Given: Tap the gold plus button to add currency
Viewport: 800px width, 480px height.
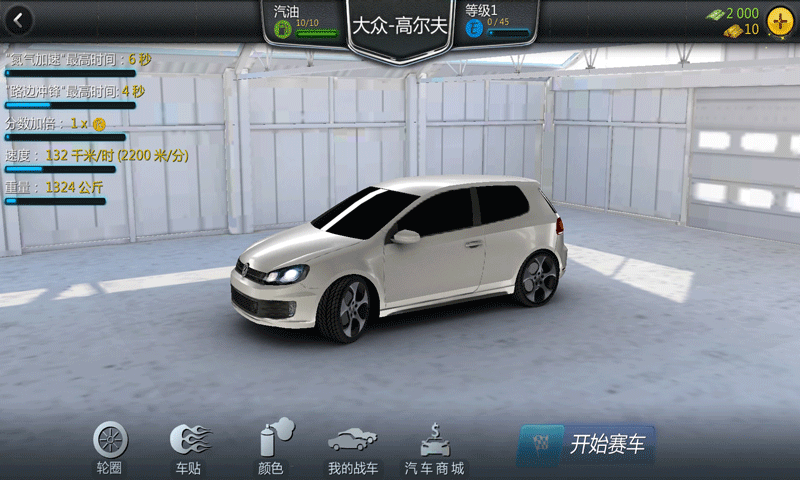Looking at the screenshot, I should (x=778, y=21).
